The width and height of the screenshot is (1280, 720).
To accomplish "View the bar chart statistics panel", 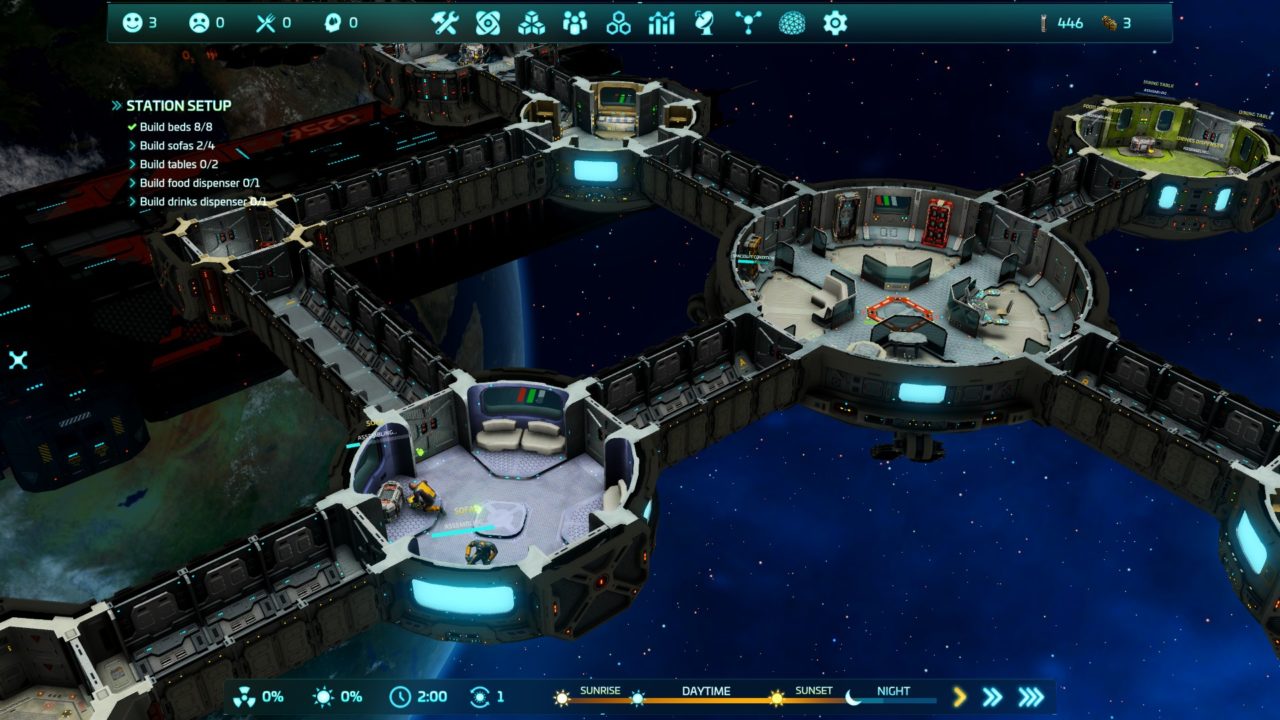I will (662, 23).
